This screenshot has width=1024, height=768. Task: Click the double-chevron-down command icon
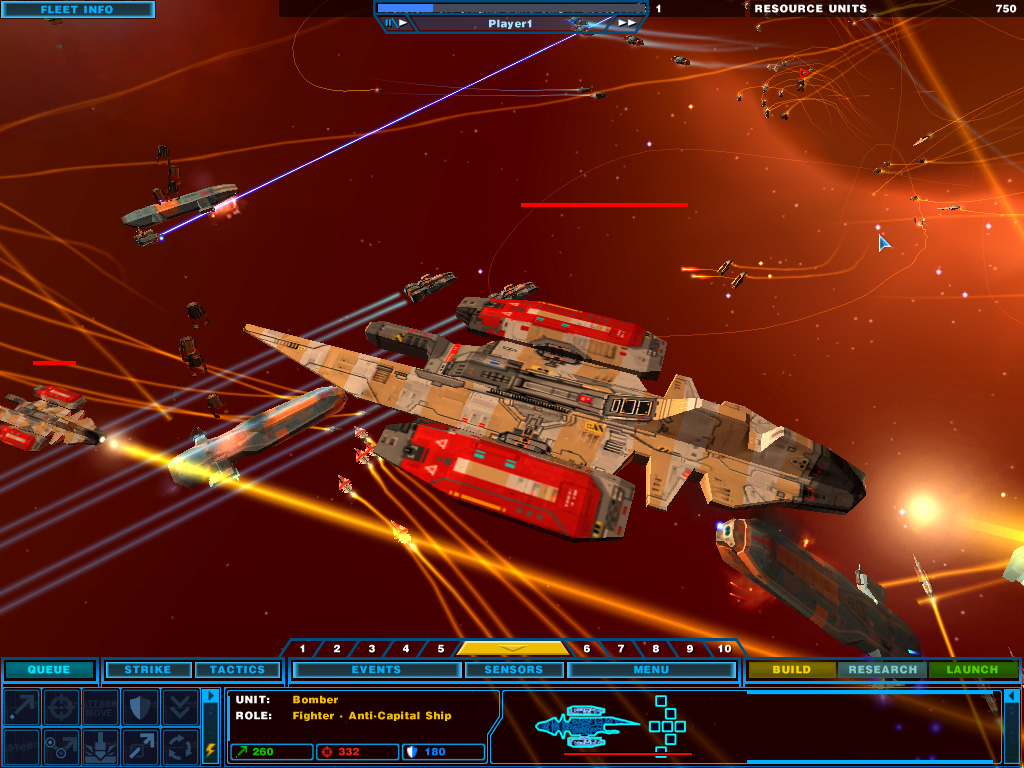point(181,706)
